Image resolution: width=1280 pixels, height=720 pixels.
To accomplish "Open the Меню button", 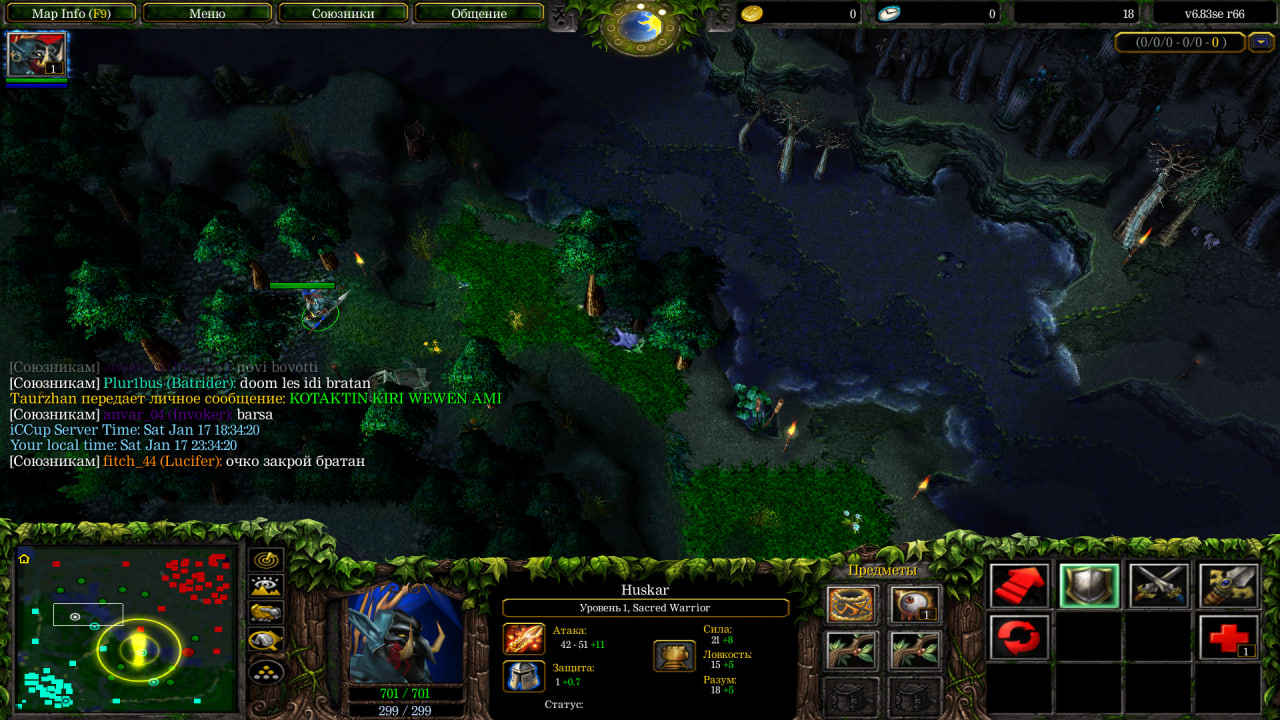I will click(207, 14).
